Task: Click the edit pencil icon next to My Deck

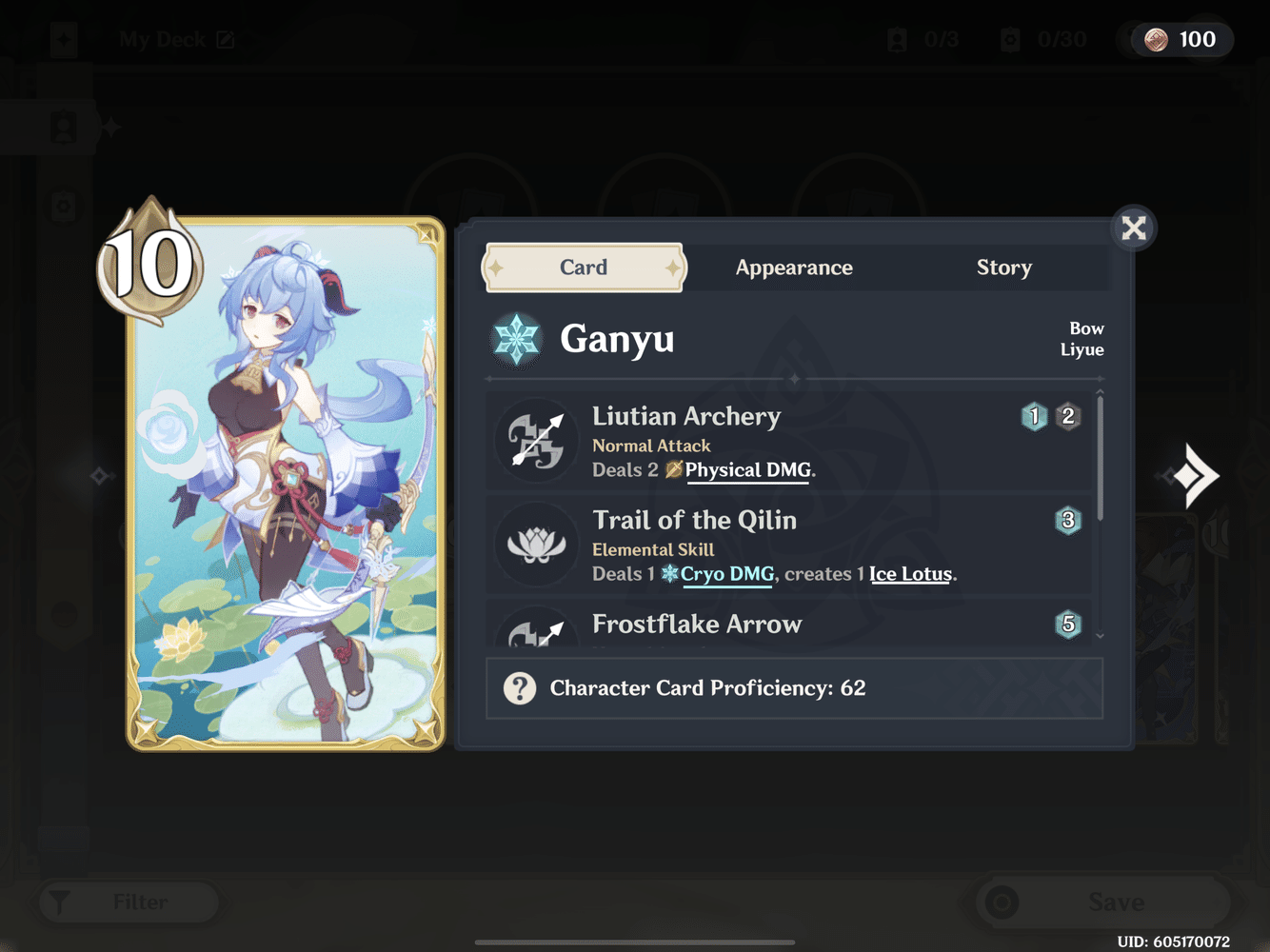Action: click(x=226, y=39)
